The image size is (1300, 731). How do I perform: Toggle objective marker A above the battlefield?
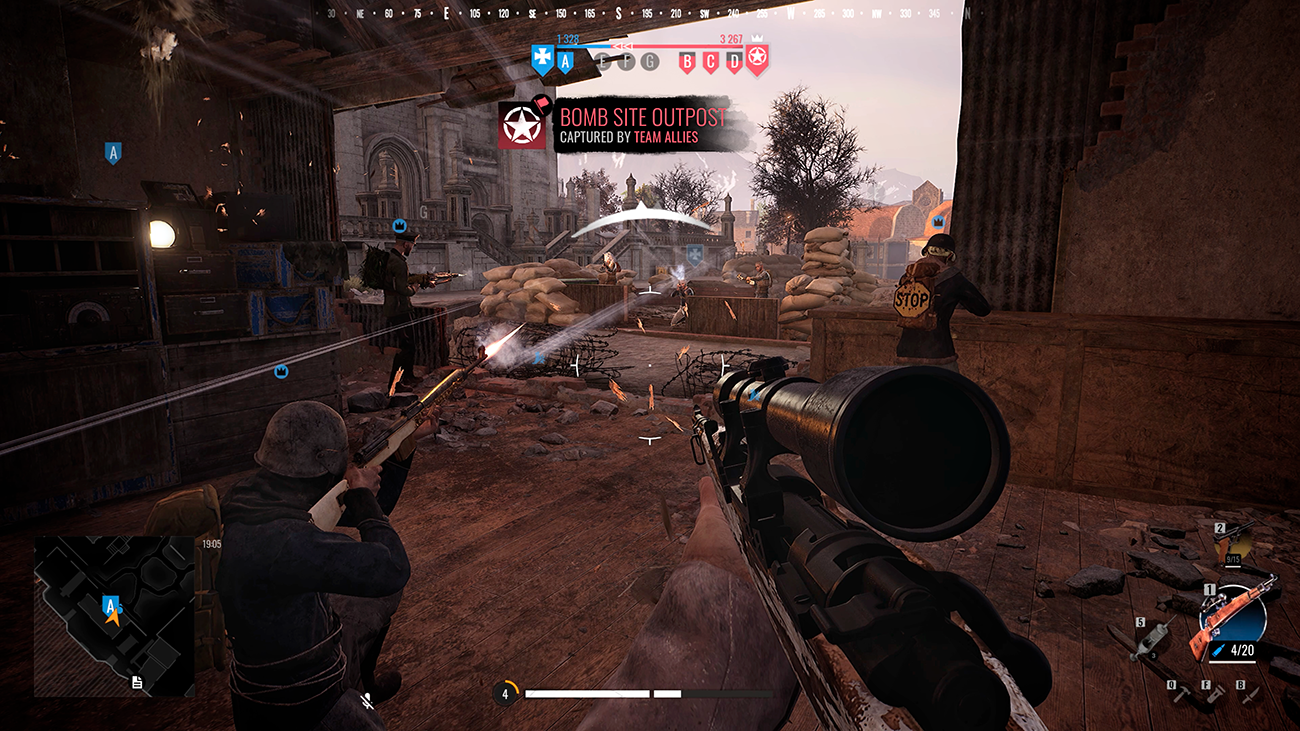pos(113,152)
